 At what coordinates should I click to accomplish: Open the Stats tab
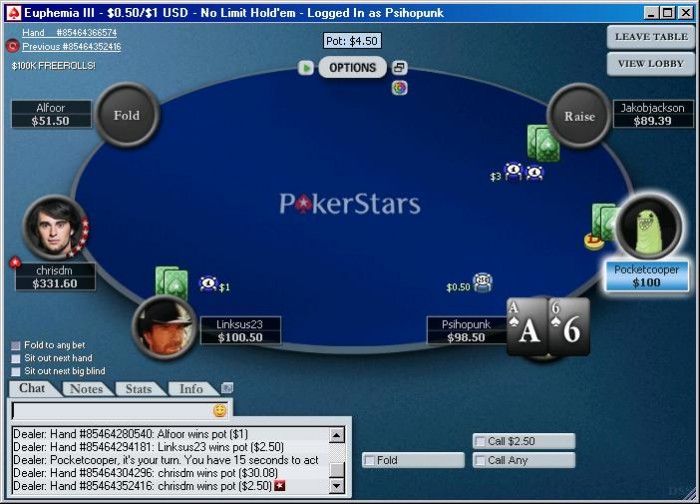coord(139,389)
